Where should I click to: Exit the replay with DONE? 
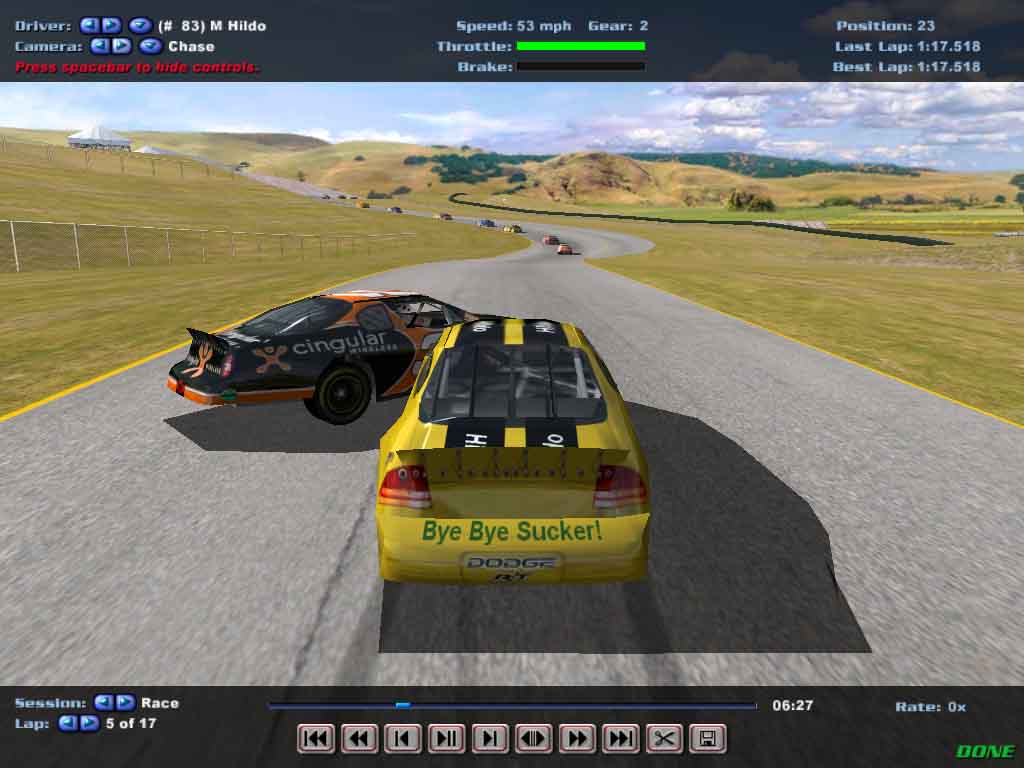click(x=985, y=751)
